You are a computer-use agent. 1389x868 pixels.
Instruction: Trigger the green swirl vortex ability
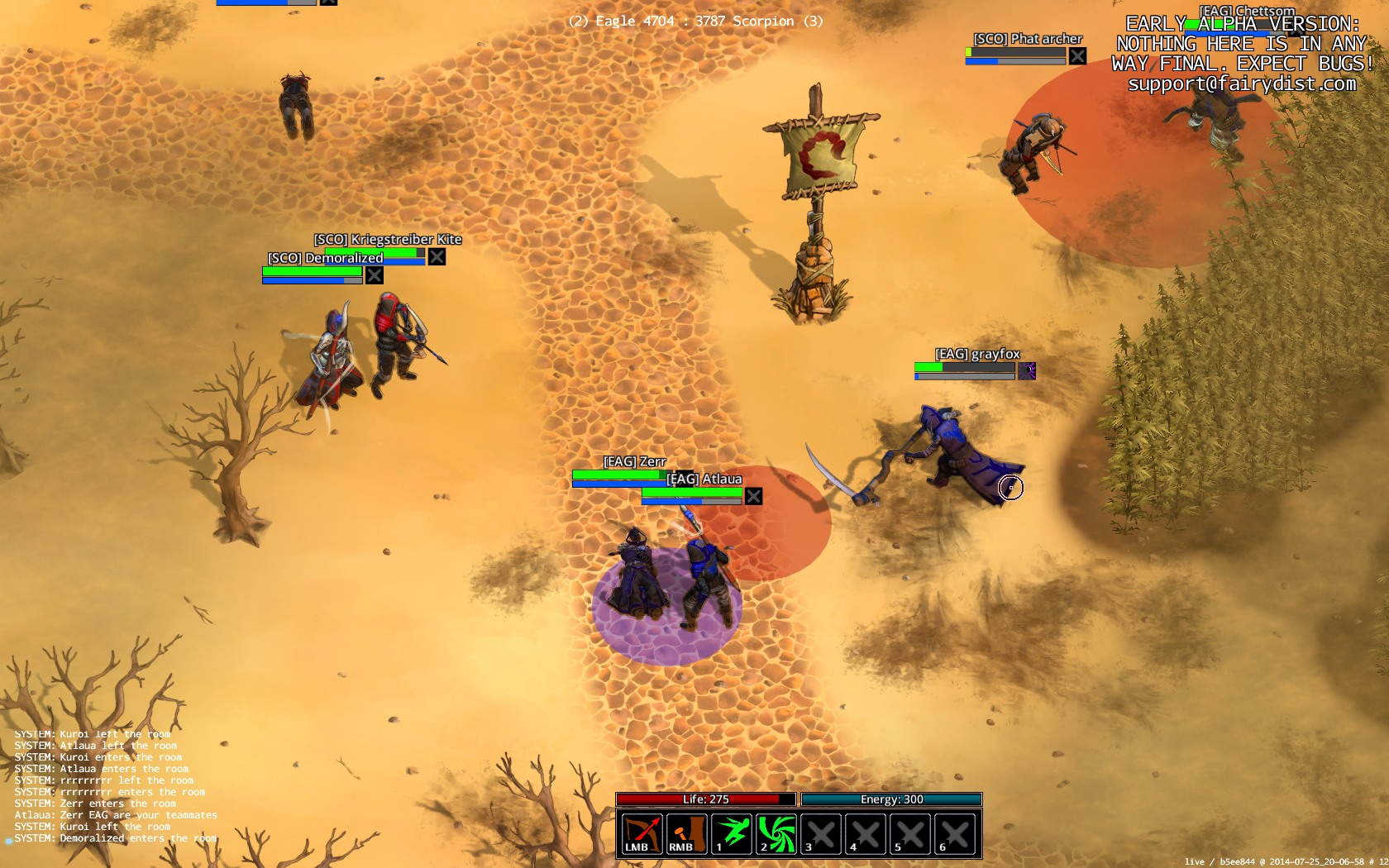click(776, 833)
